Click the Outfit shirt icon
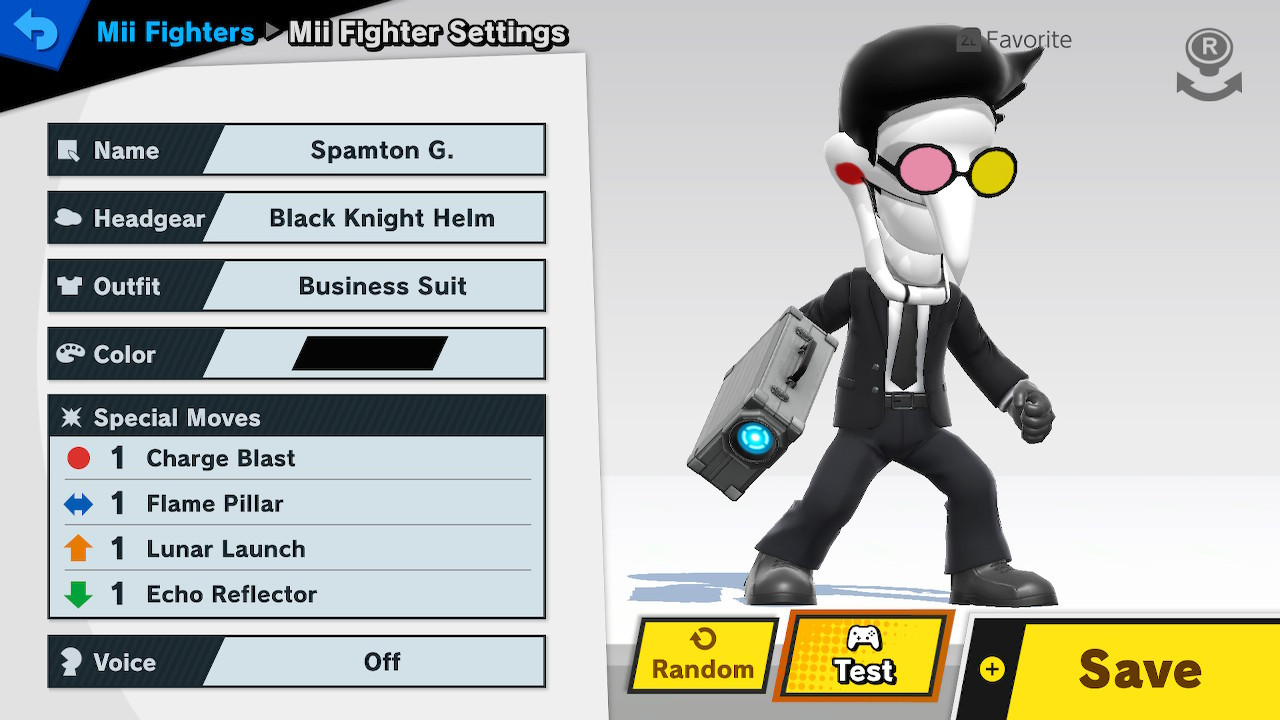This screenshot has height=720, width=1280. pyautogui.click(x=70, y=286)
